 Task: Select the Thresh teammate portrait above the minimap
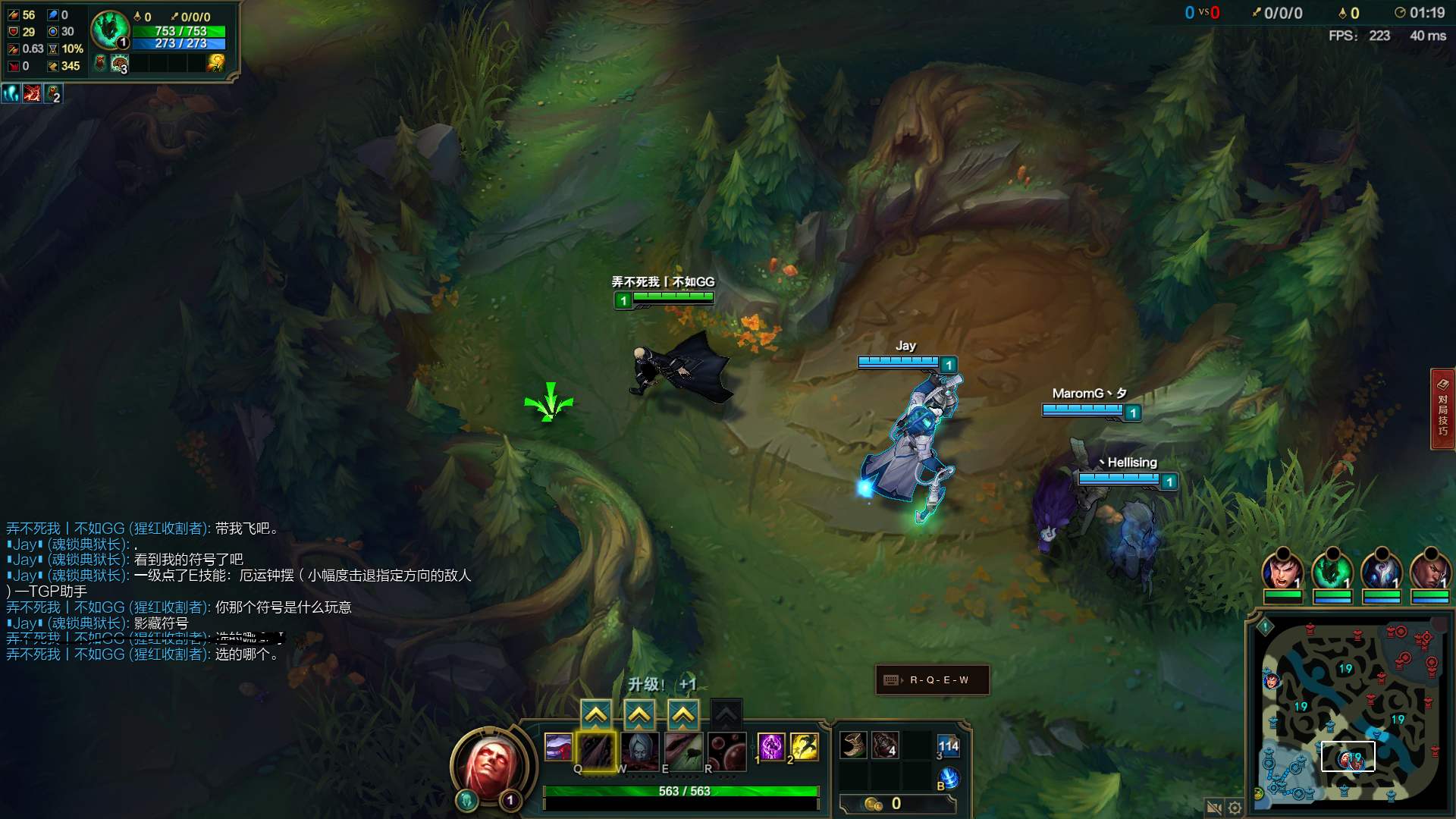point(1332,572)
